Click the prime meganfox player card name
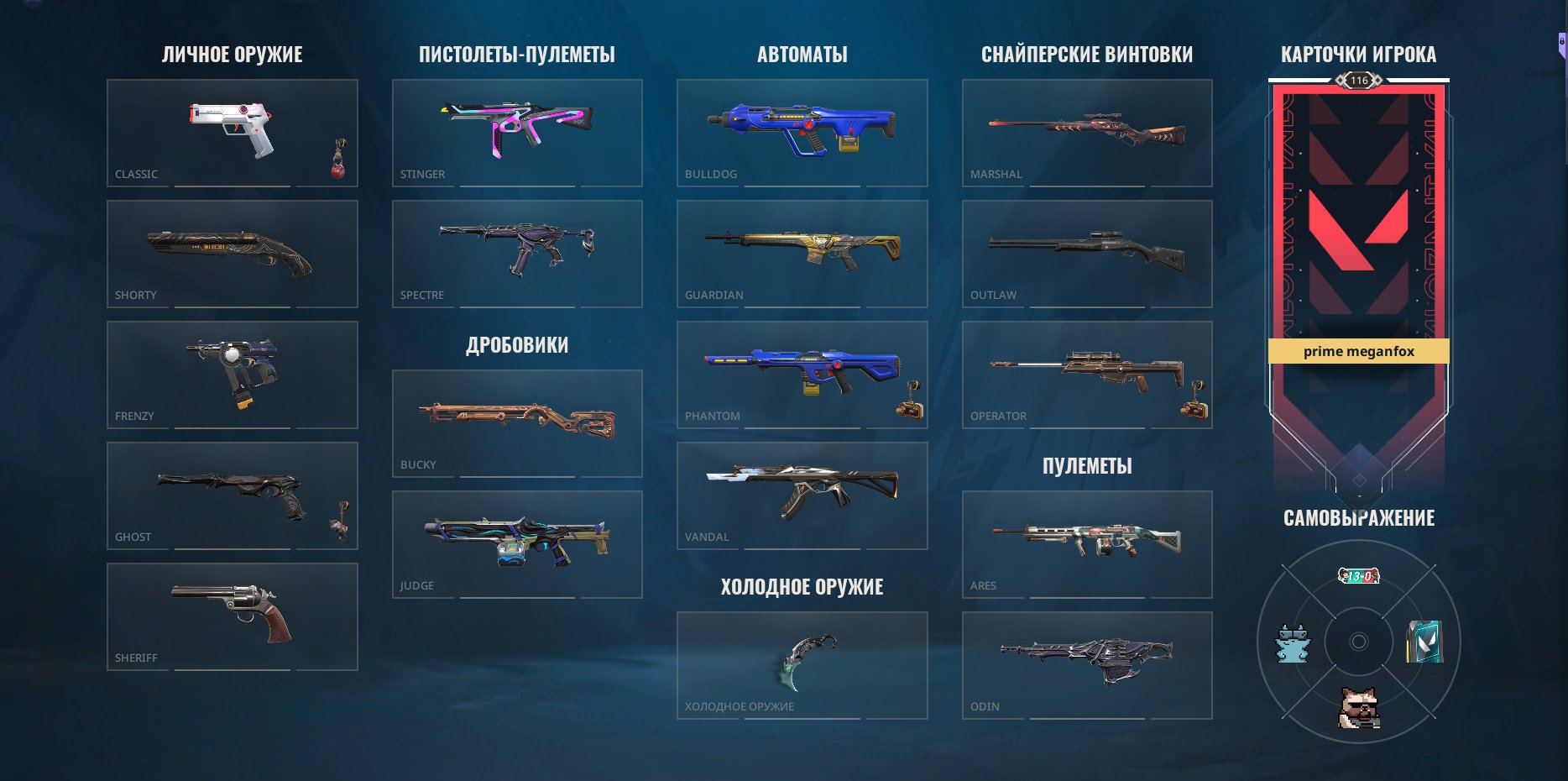This screenshot has width=1568, height=781. click(x=1359, y=352)
